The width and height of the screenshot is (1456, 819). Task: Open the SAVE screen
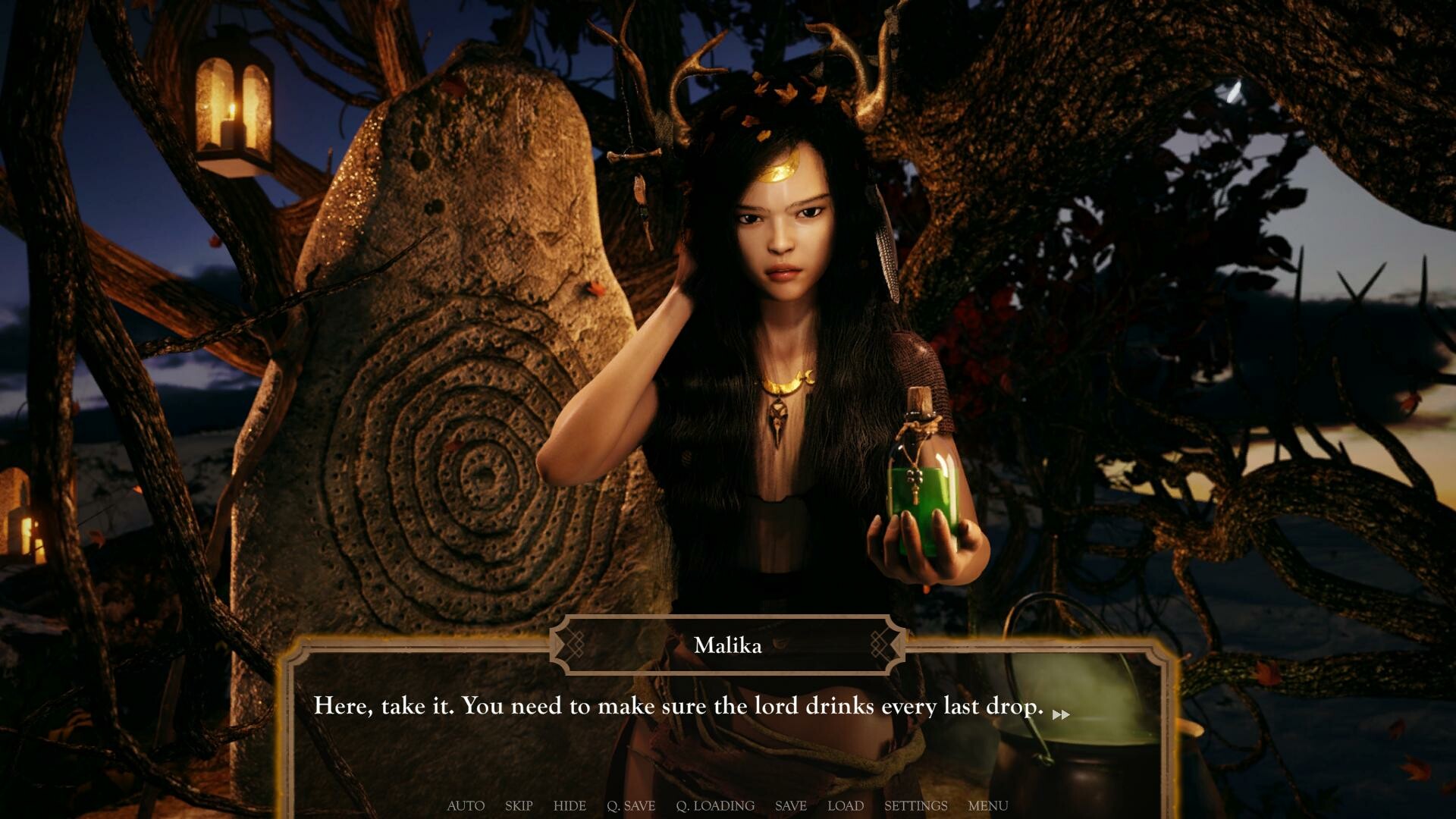pyautogui.click(x=790, y=806)
